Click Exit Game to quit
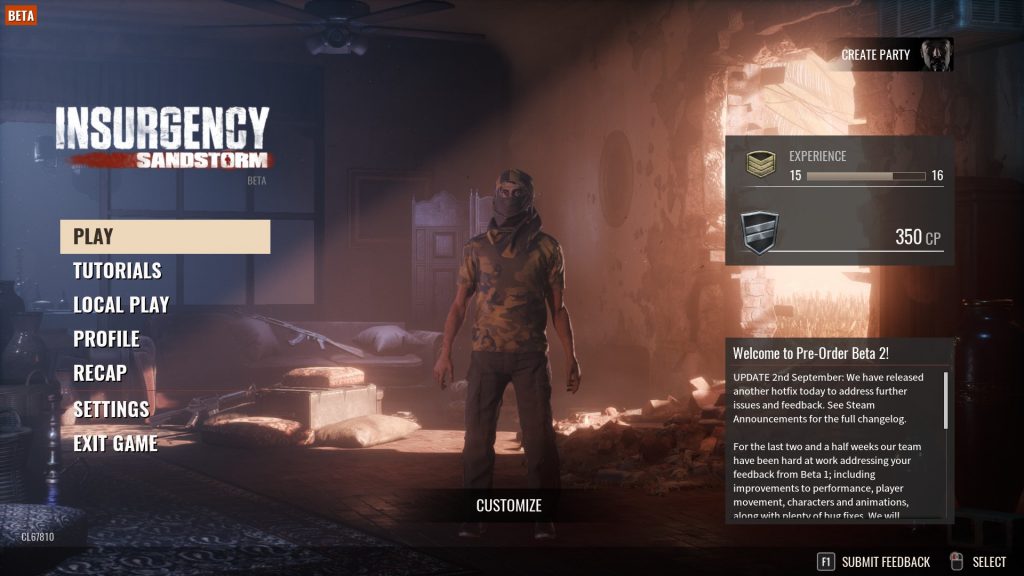This screenshot has height=576, width=1024. click(x=115, y=443)
